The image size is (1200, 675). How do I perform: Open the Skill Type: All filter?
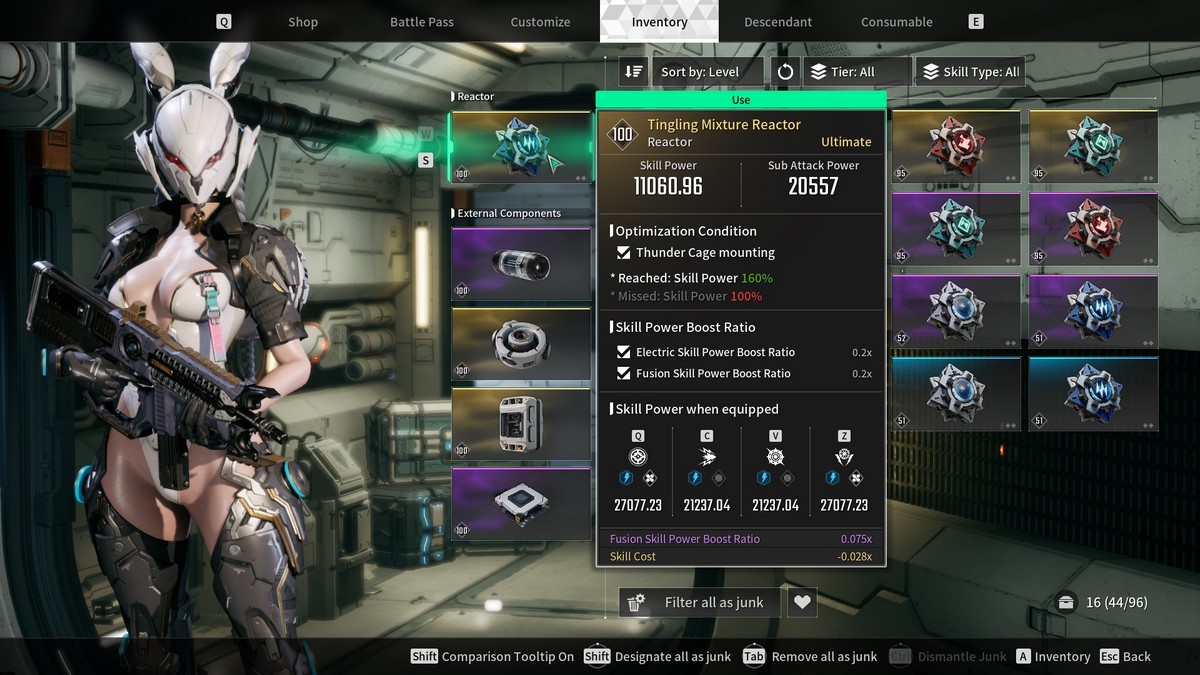(x=970, y=72)
